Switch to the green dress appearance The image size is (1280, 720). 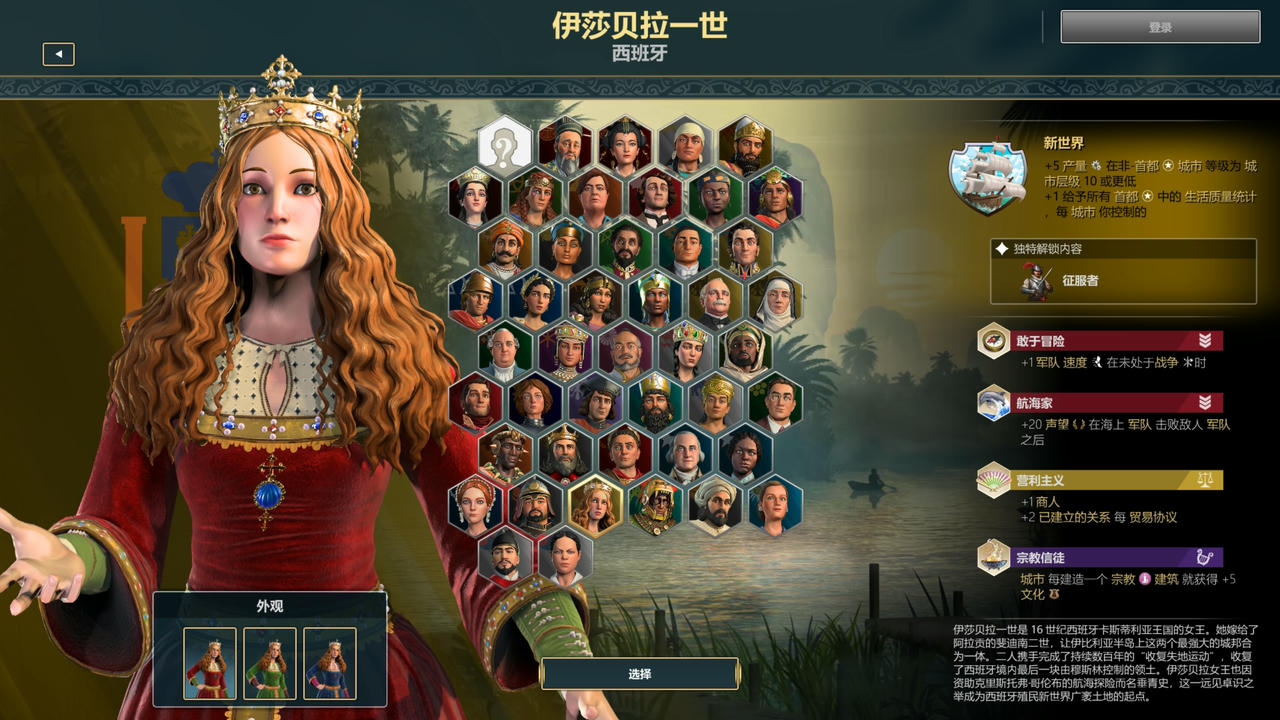pyautogui.click(x=269, y=664)
